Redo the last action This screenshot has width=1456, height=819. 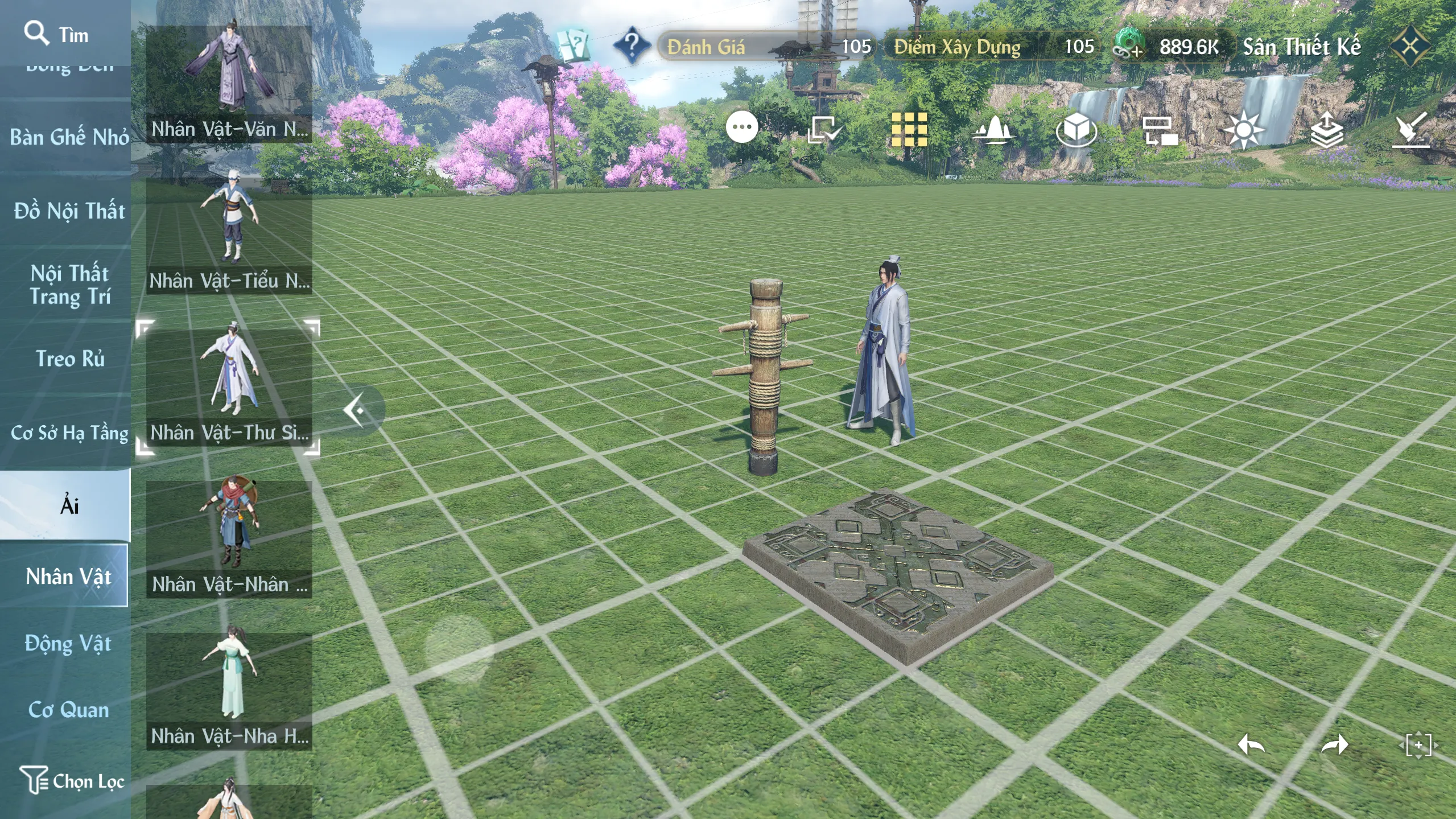point(1334,744)
